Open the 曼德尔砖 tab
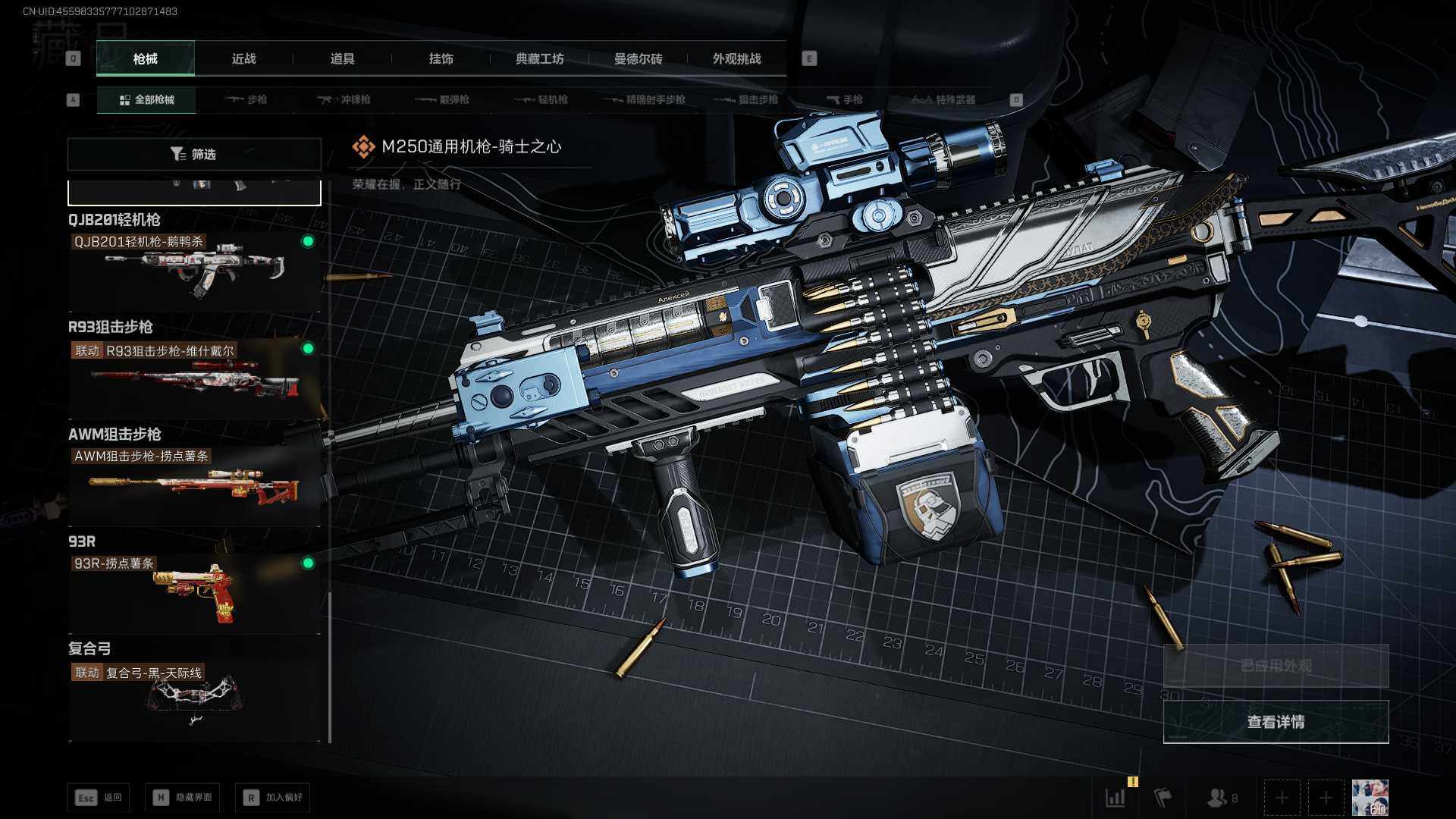This screenshot has height=819, width=1456. pos(638,58)
